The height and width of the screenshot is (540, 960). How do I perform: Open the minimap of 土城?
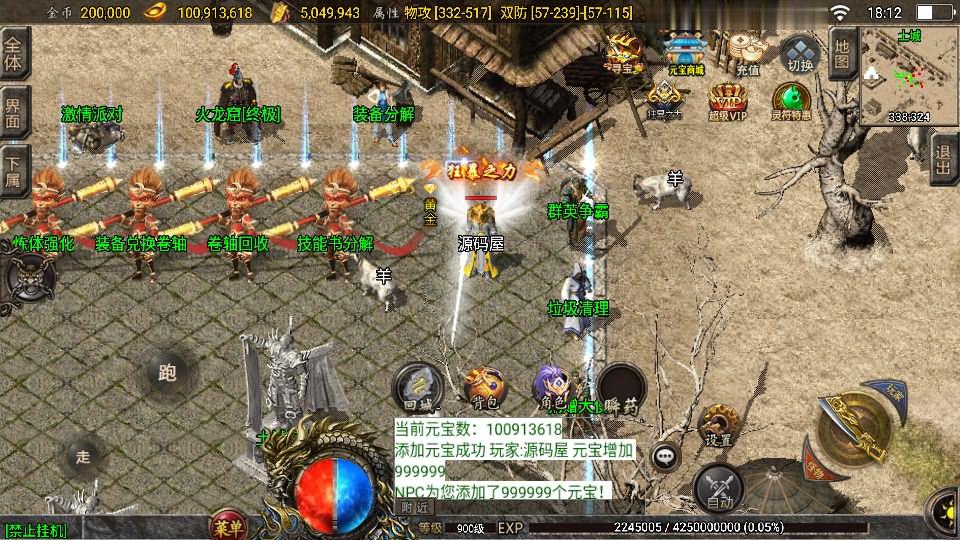tap(908, 75)
